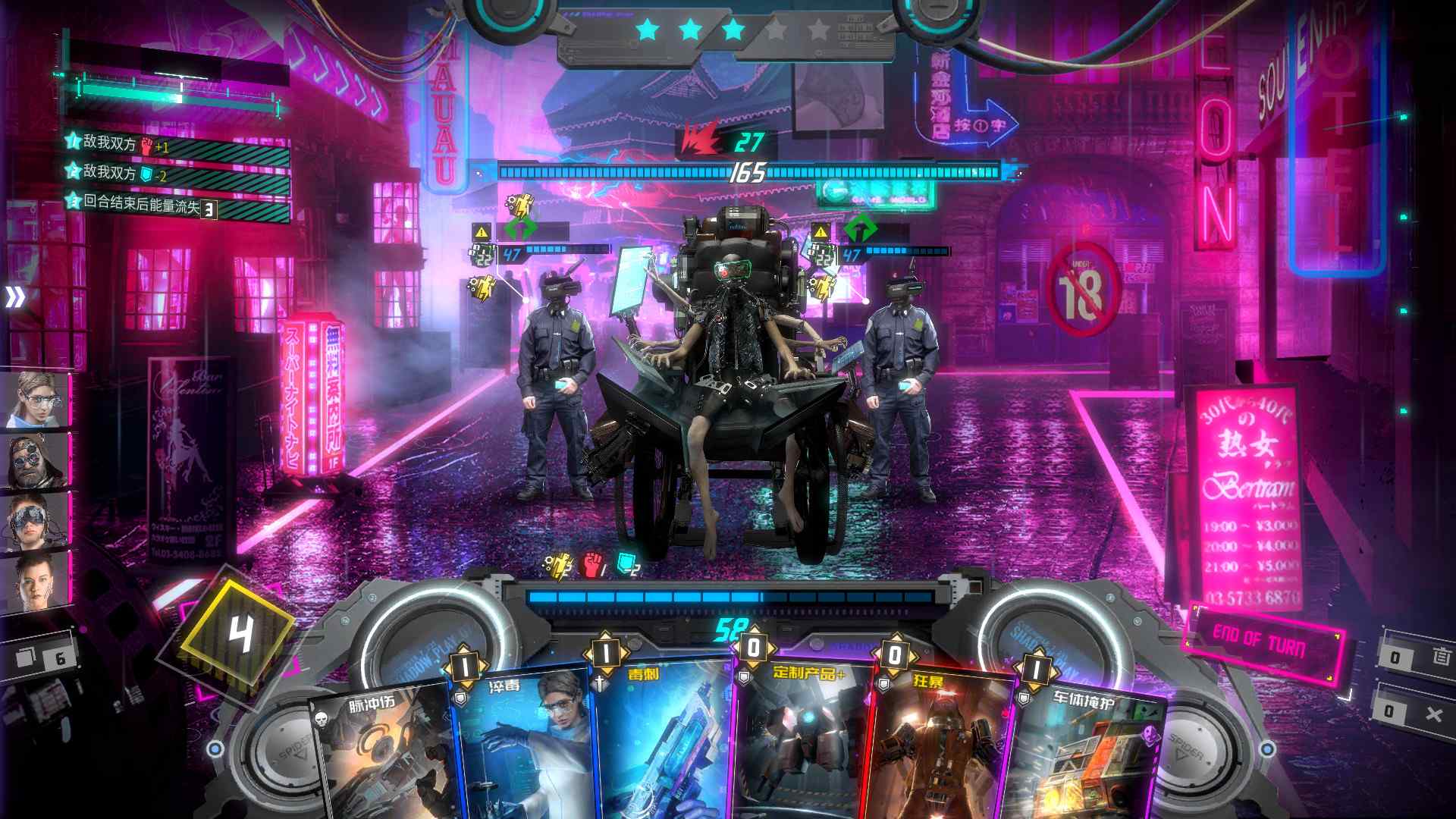Click the 直 icon in the bottom-right panel
The height and width of the screenshot is (819, 1456).
(1440, 654)
